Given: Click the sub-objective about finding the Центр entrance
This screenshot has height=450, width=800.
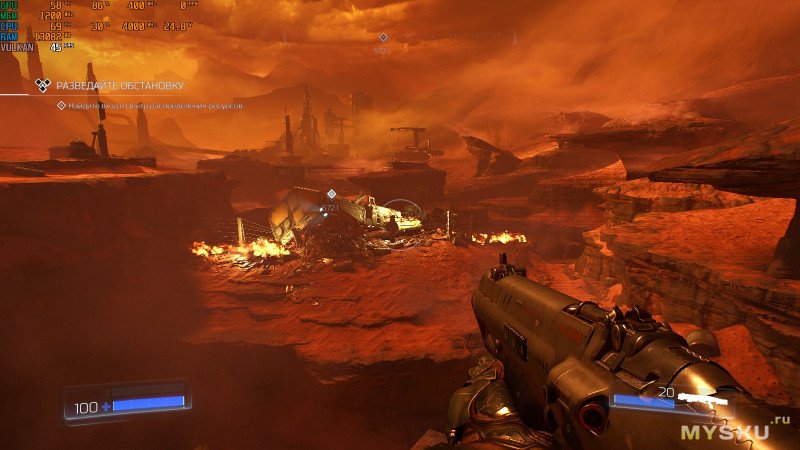Looking at the screenshot, I should (x=156, y=104).
